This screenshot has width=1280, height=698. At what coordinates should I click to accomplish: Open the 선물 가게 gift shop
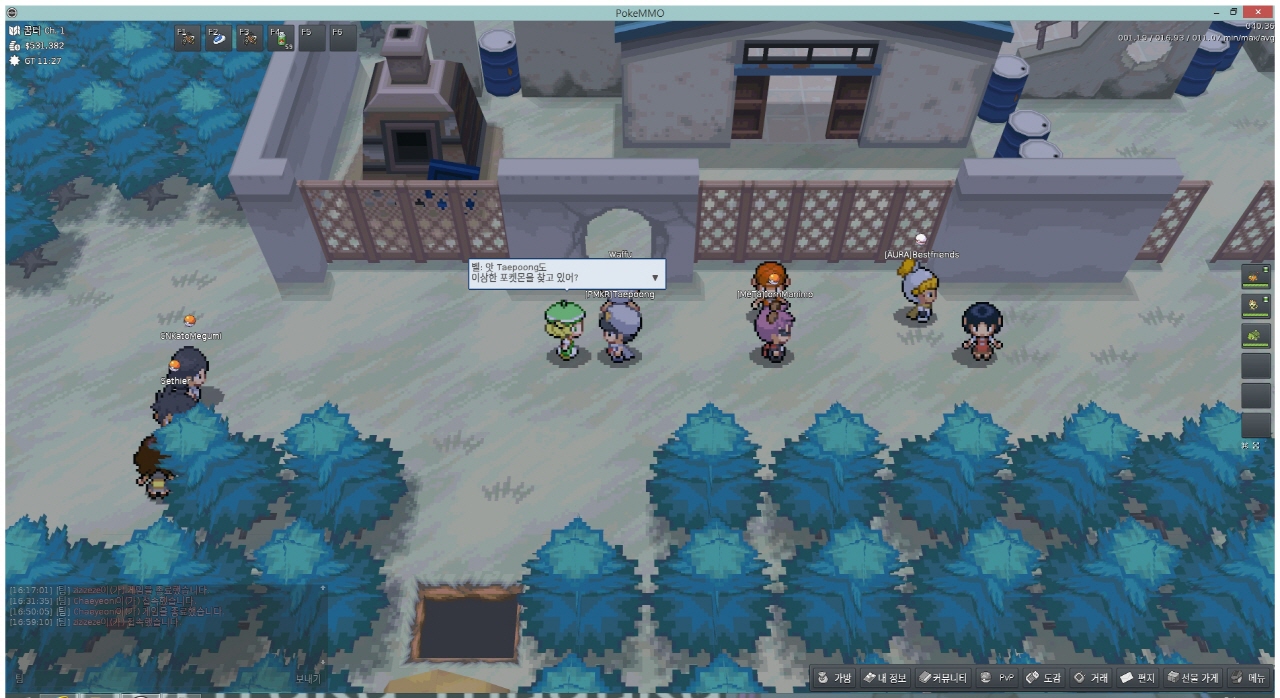tap(1193, 678)
